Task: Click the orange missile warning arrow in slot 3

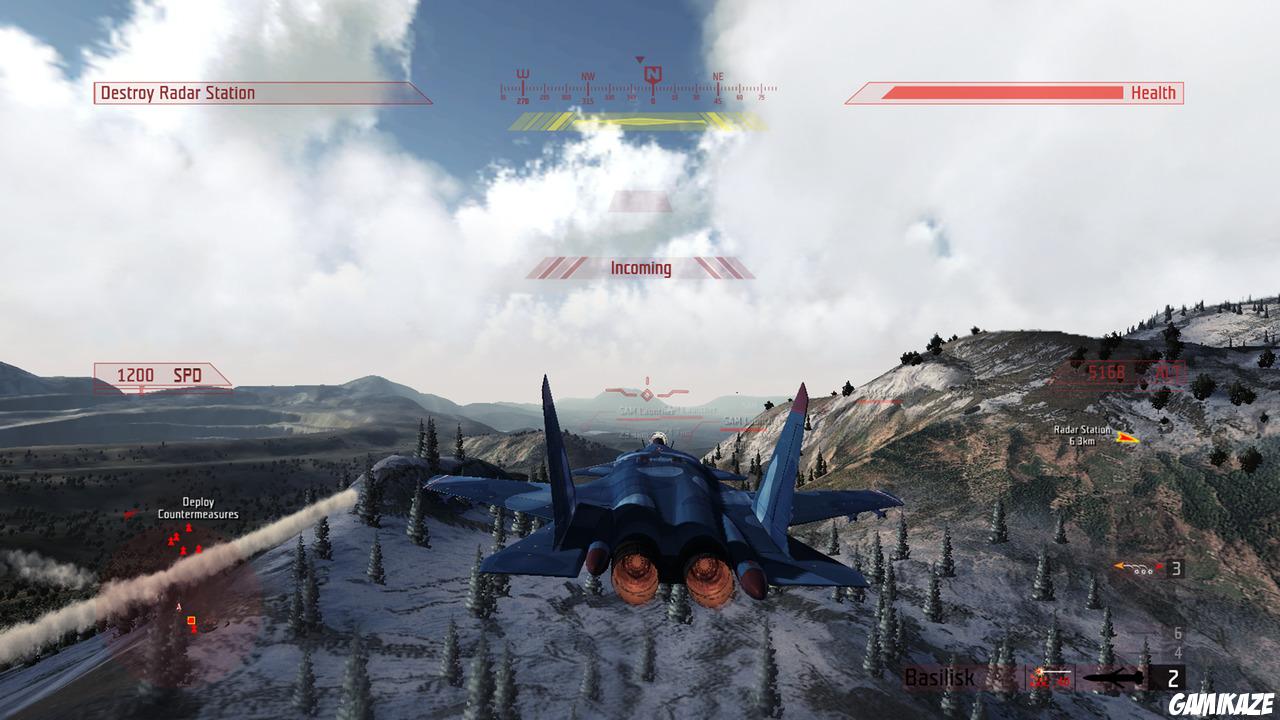Action: tap(1118, 565)
